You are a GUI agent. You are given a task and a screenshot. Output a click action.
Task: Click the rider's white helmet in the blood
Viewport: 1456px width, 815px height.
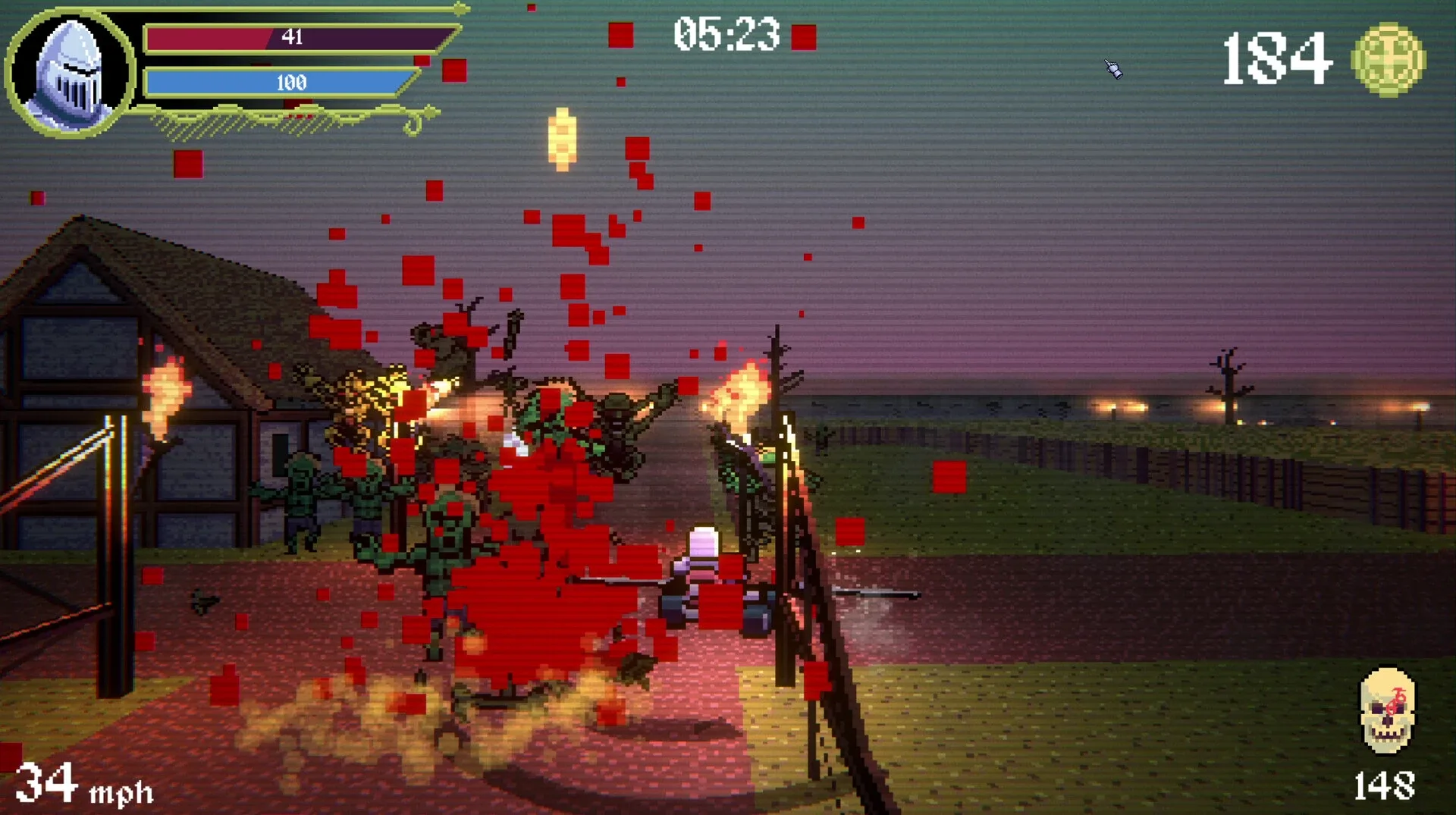(701, 542)
